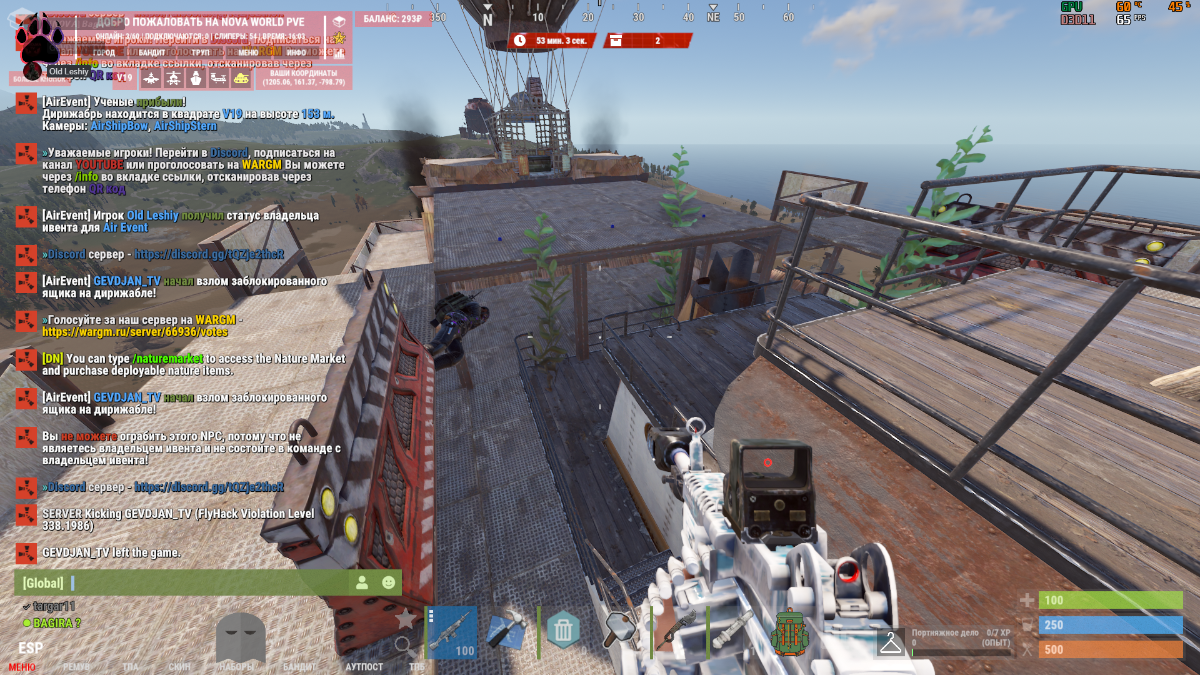1200x675 pixels.
Task: Click the tank event icon
Action: pos(241,78)
